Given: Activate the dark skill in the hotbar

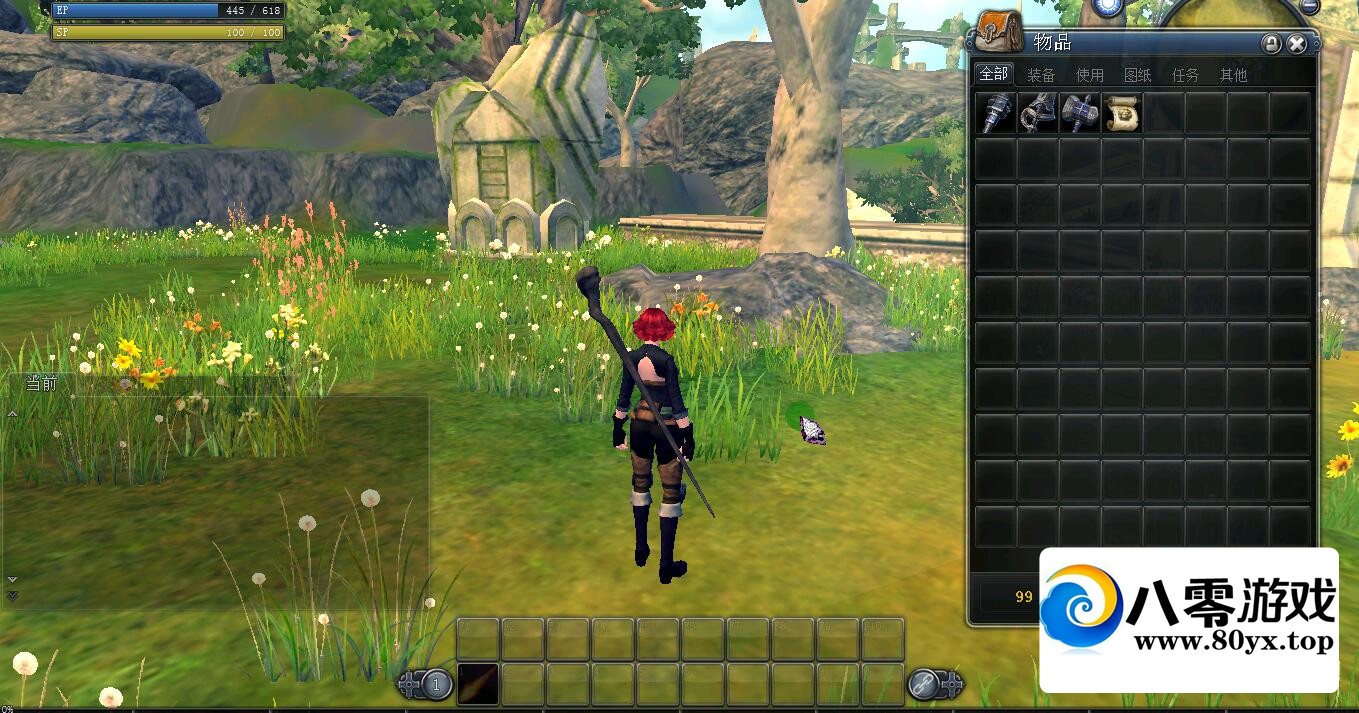Looking at the screenshot, I should pos(478,683).
